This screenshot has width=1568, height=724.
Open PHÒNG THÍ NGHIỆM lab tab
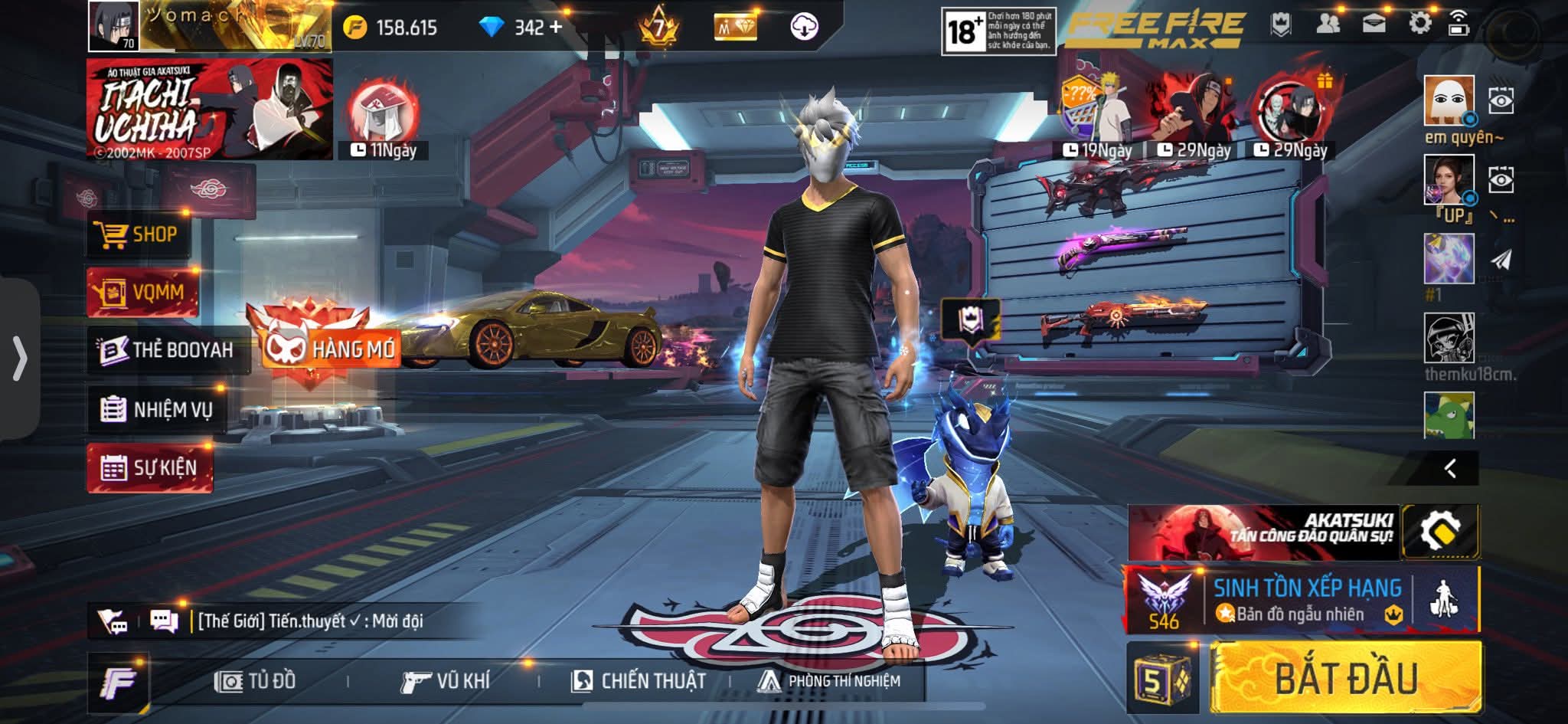pyautogui.click(x=829, y=681)
